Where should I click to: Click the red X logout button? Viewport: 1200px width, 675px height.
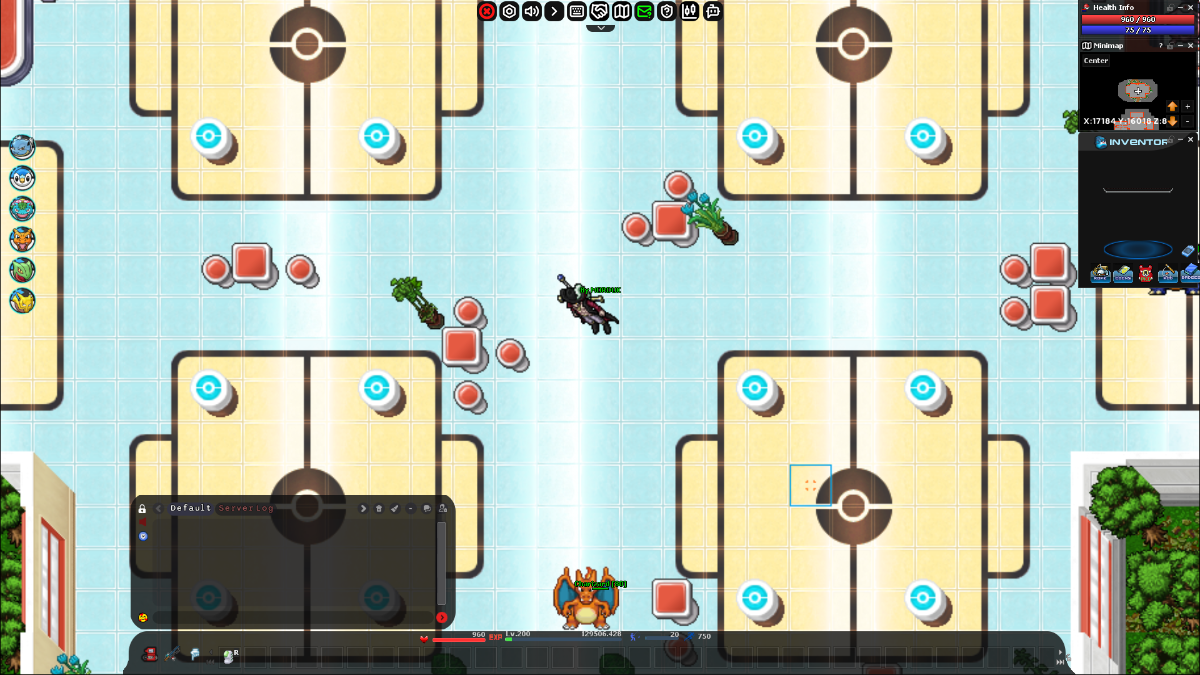(487, 11)
